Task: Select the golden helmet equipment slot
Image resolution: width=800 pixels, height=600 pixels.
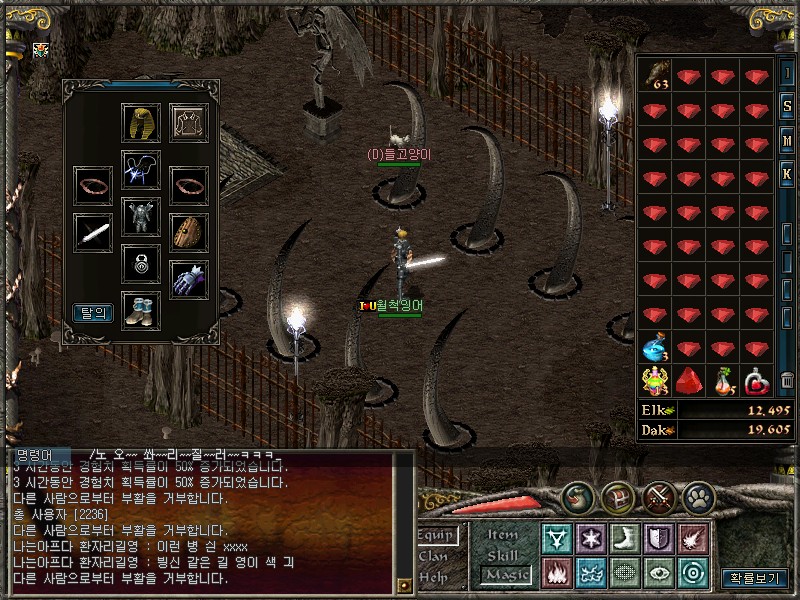Action: pyautogui.click(x=141, y=122)
